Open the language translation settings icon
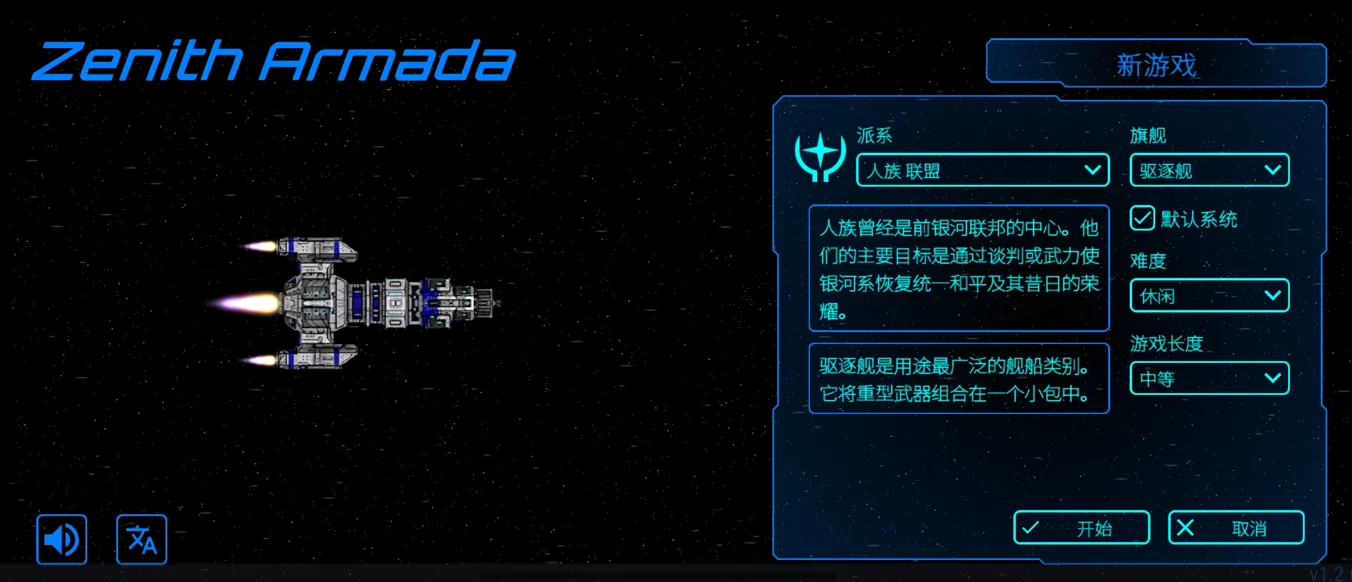 (x=142, y=540)
